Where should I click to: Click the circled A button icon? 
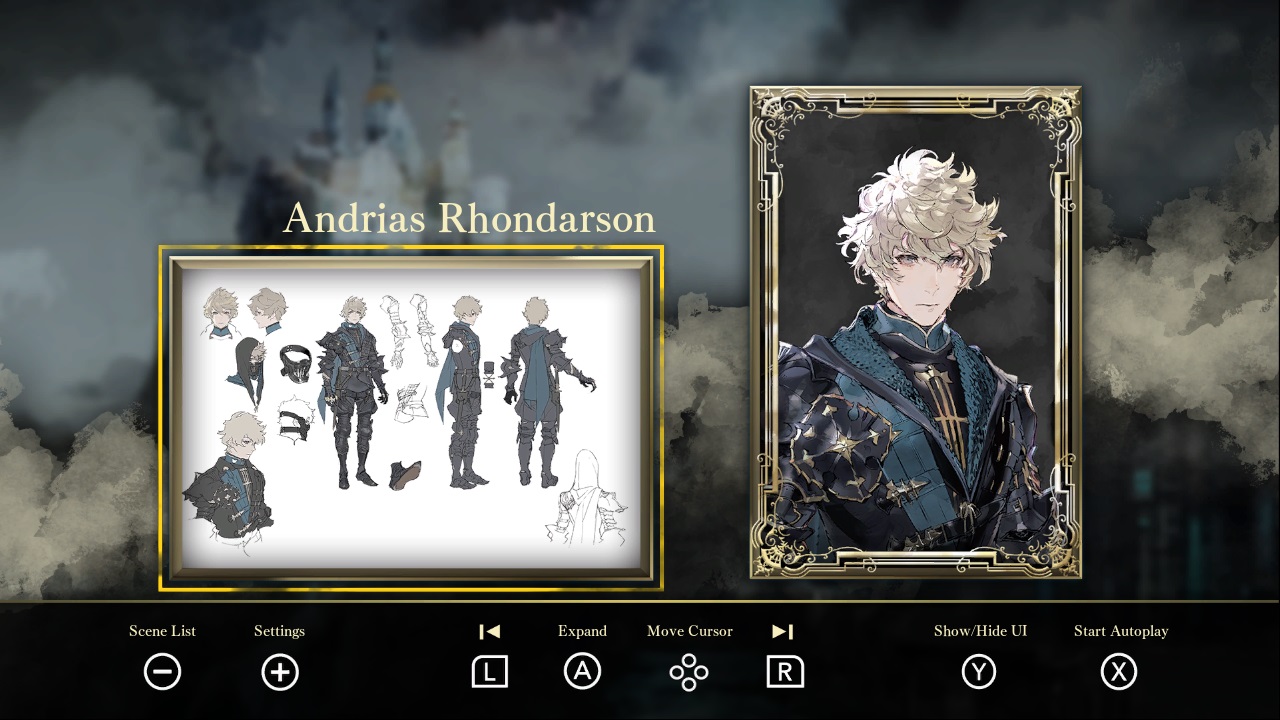coord(583,672)
